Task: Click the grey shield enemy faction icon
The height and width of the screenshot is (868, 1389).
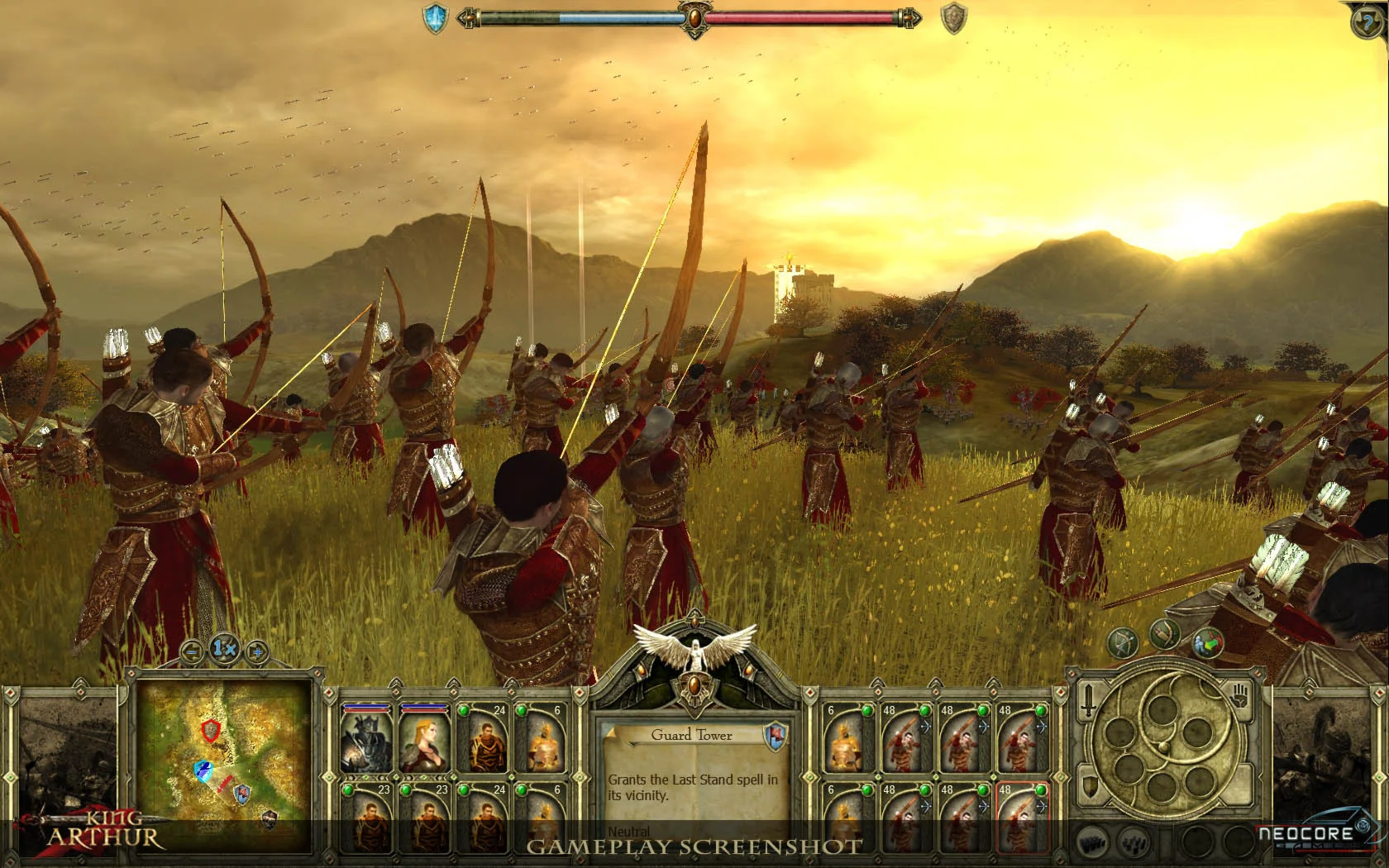Action: (954, 18)
